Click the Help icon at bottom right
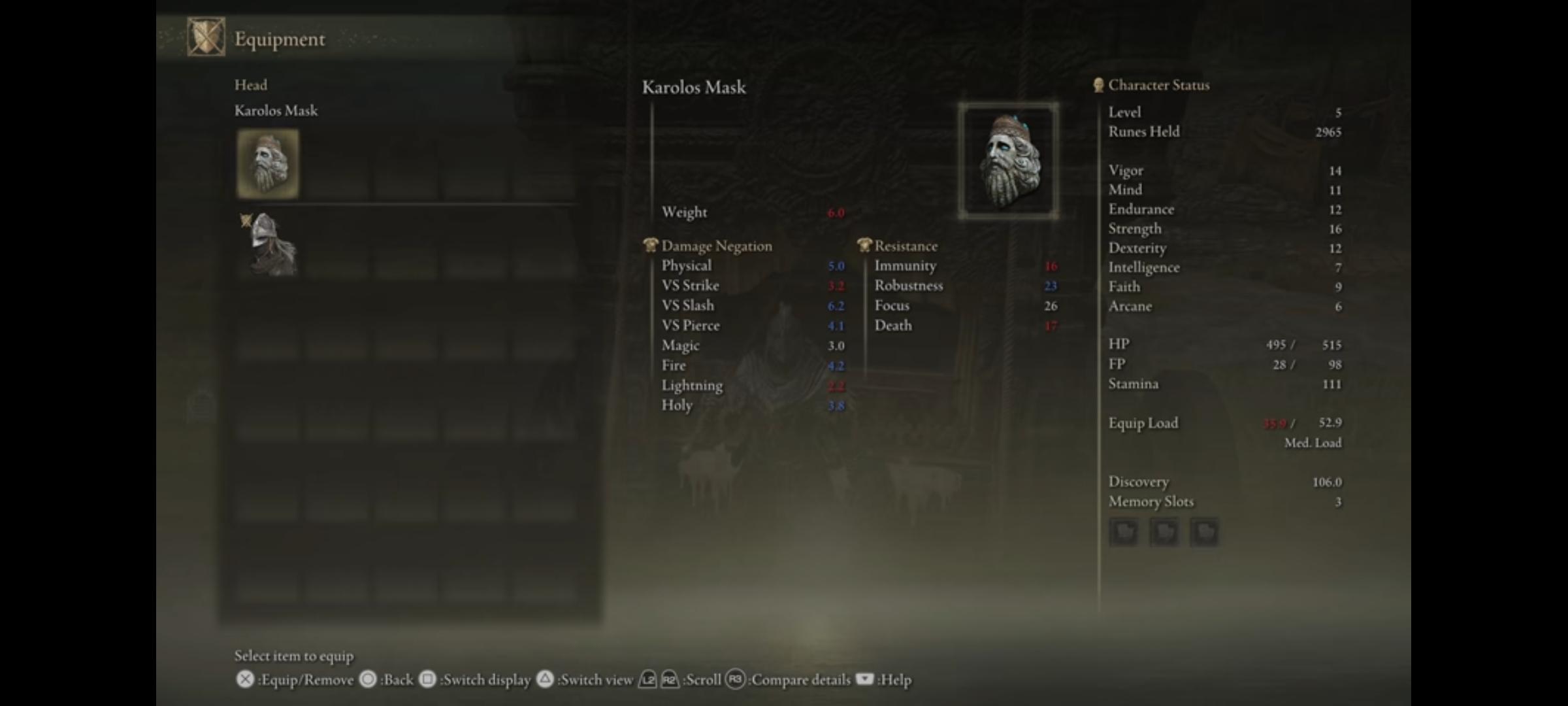The height and width of the screenshot is (706, 1568). coord(866,680)
